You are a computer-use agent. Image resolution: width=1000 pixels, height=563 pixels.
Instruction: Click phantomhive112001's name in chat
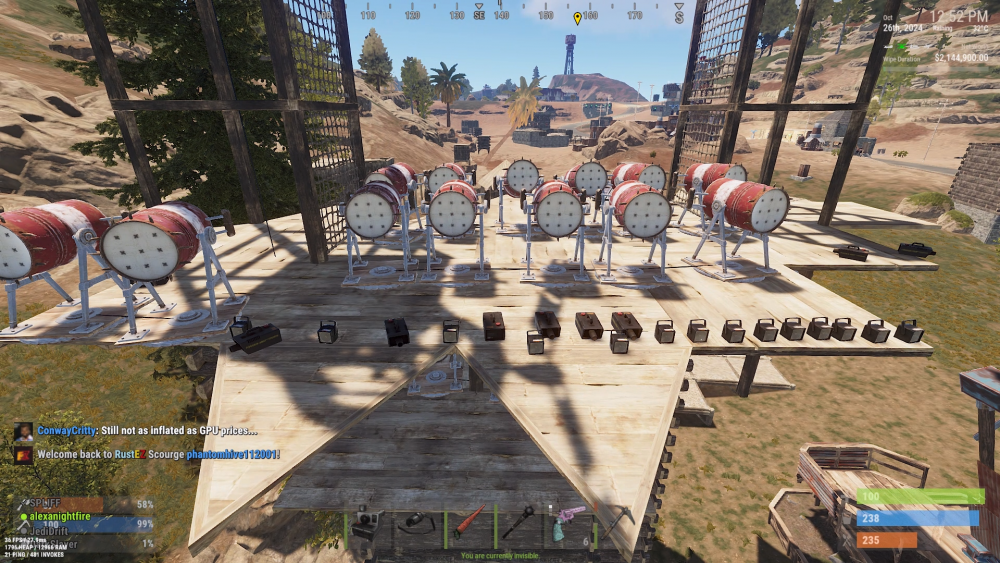coord(232,455)
